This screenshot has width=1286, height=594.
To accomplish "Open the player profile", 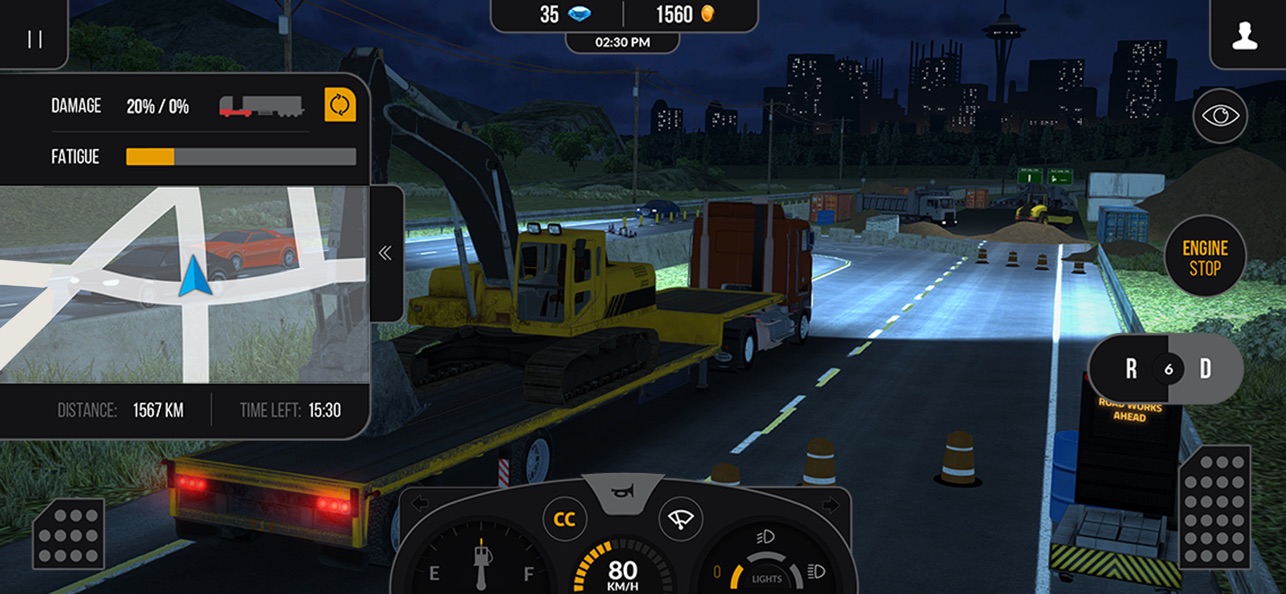I will point(1244,38).
